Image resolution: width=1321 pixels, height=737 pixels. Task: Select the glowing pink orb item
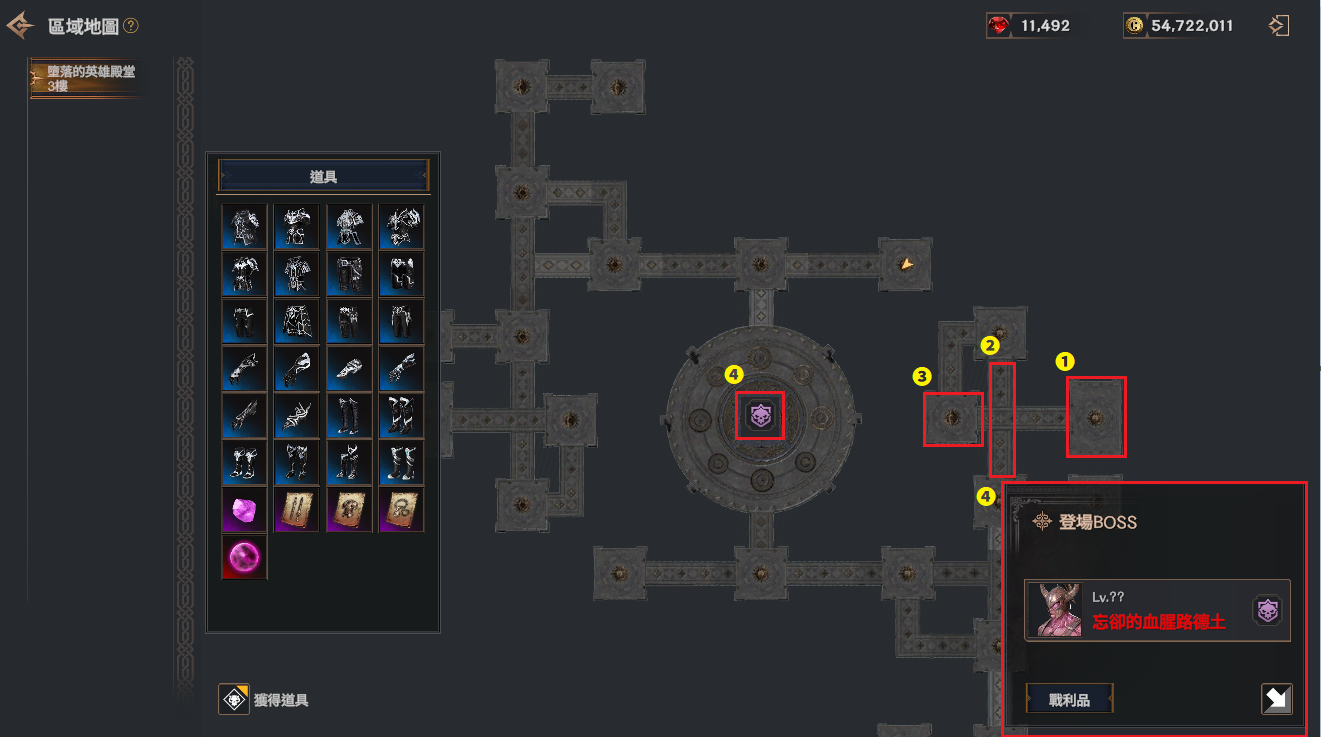pyautogui.click(x=244, y=557)
